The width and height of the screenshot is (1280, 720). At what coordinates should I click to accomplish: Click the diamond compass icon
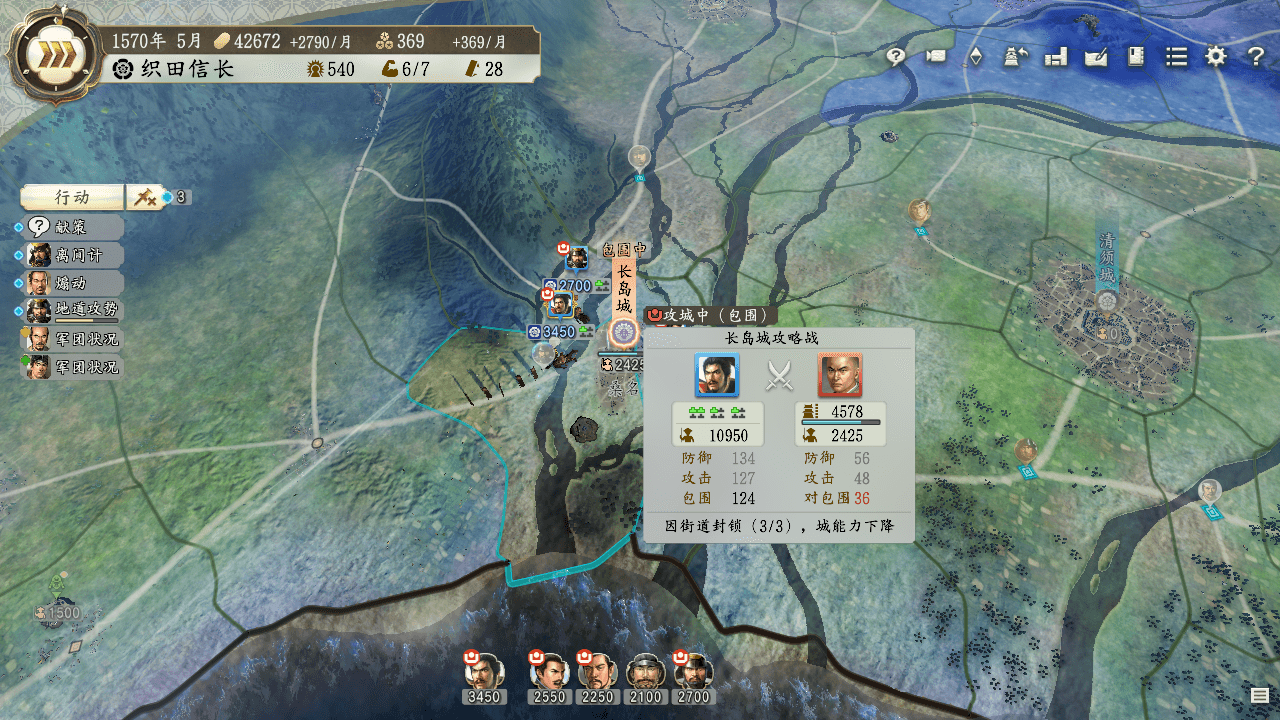tap(976, 57)
